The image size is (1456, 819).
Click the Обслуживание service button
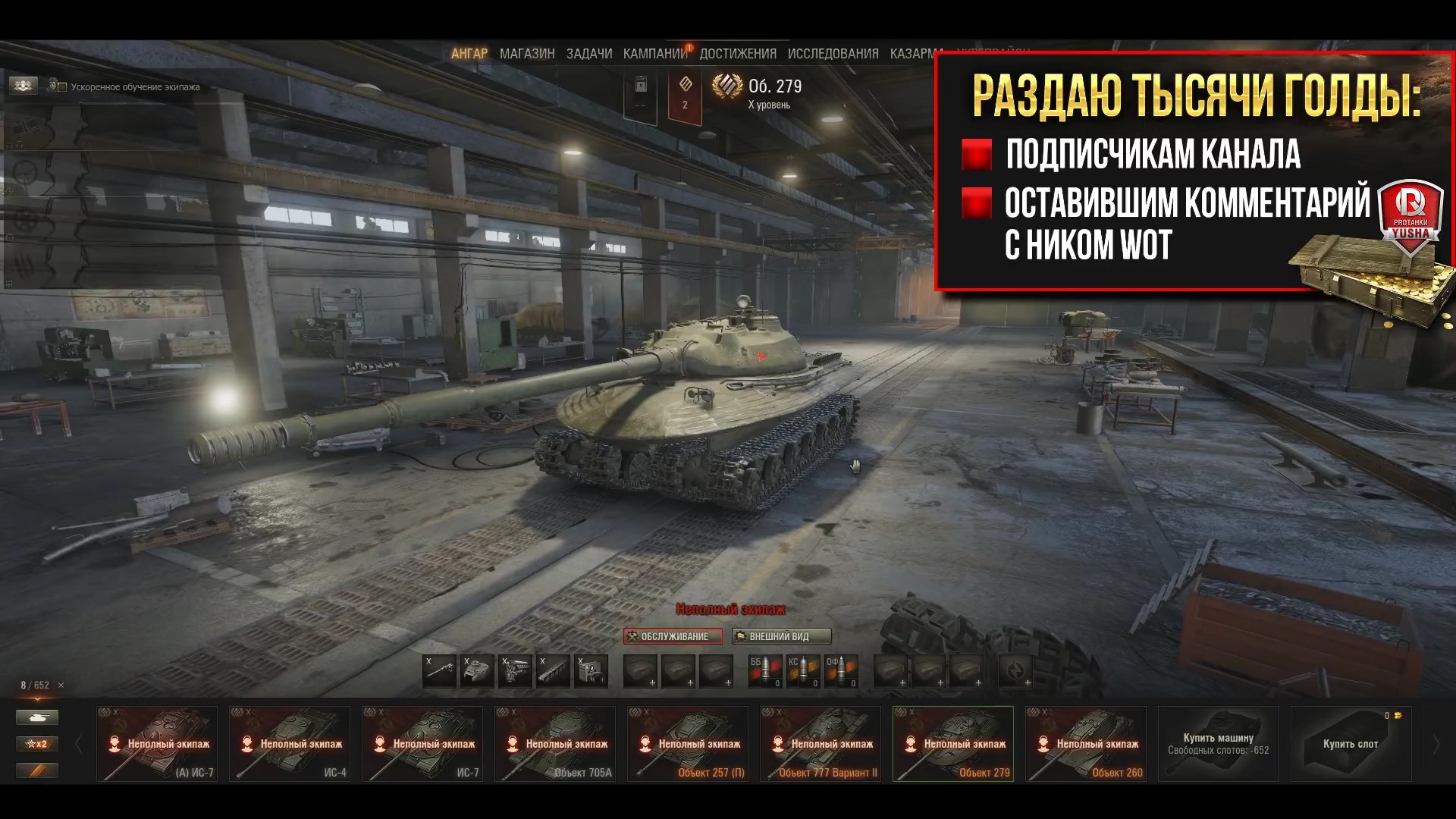pyautogui.click(x=673, y=636)
